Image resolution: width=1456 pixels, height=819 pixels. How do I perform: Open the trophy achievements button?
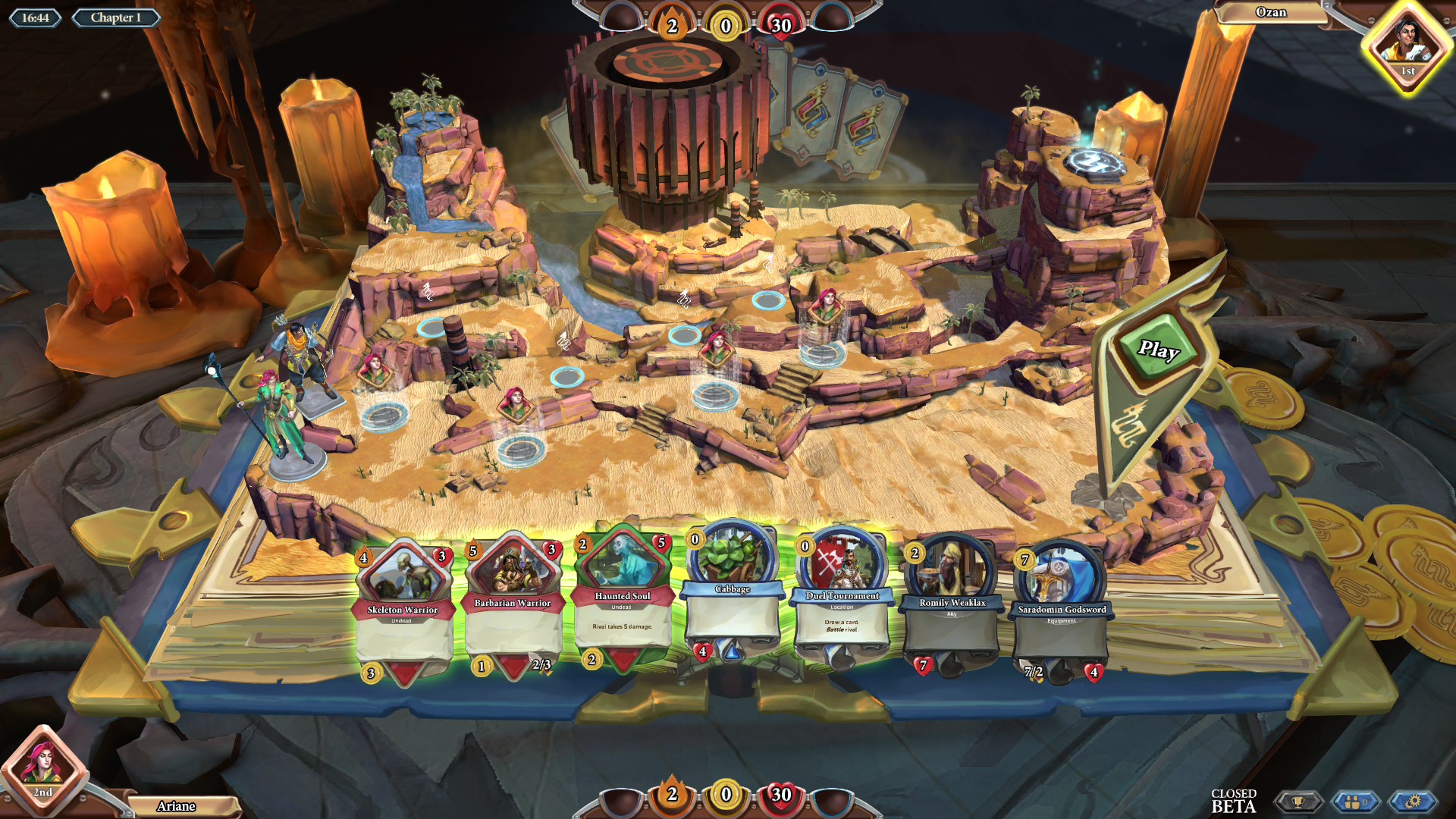pos(1298,802)
